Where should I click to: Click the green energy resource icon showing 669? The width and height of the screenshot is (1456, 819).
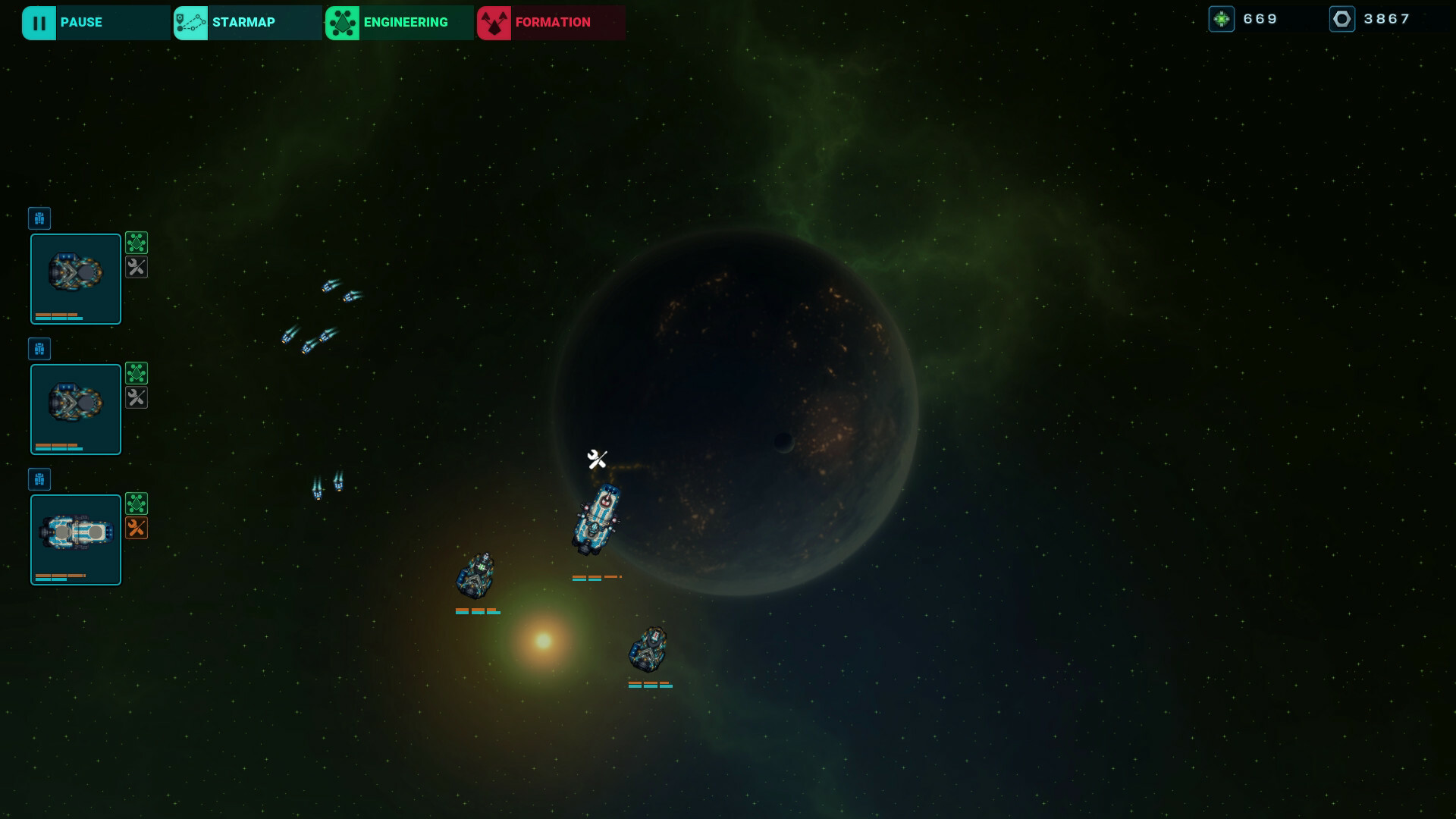tap(1223, 18)
